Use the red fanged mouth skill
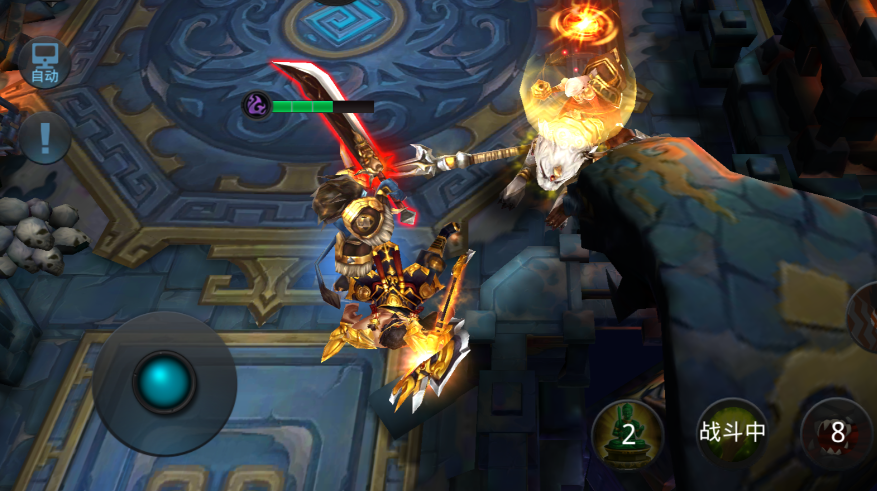This screenshot has height=491, width=877. 837,434
